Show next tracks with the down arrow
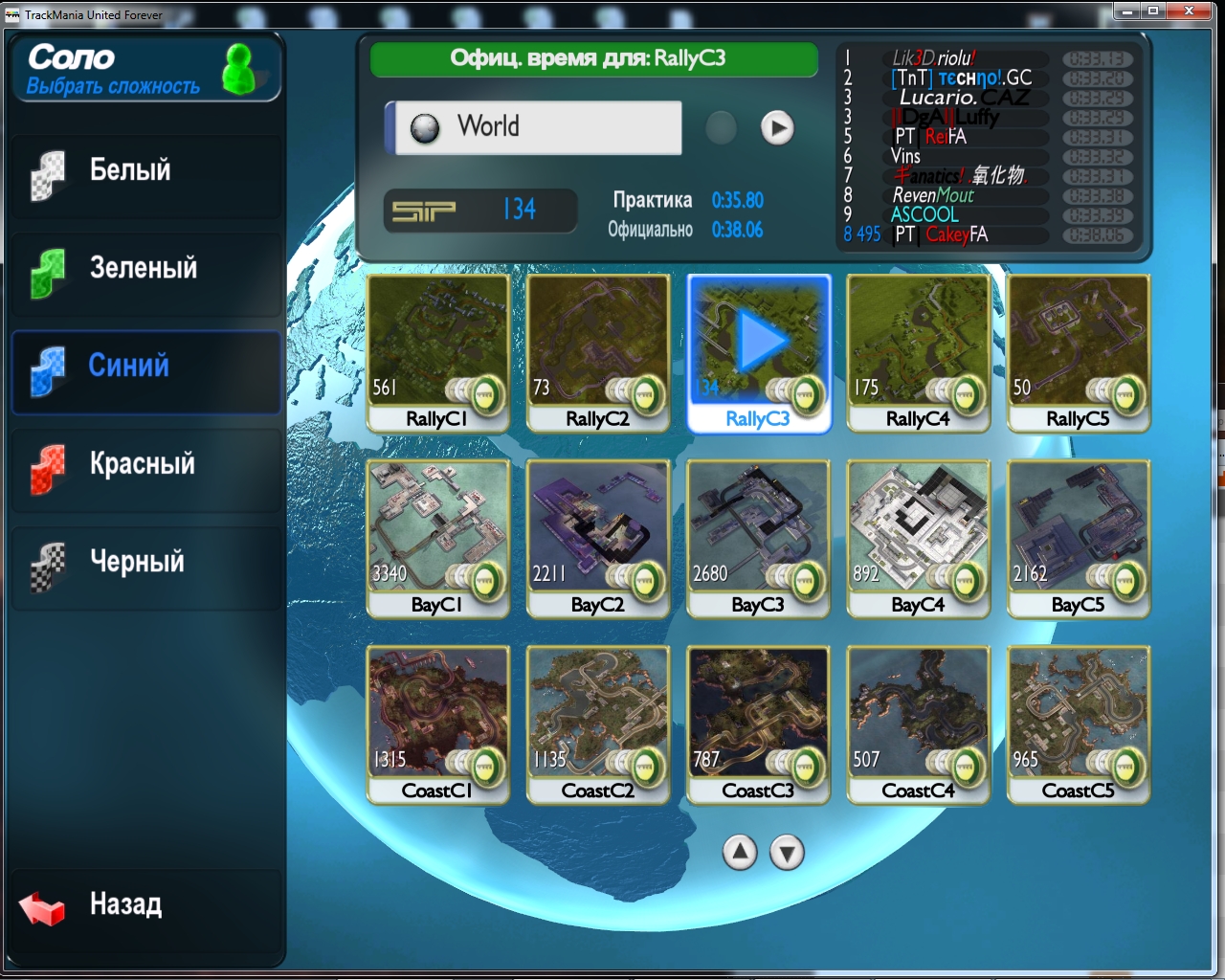 787,852
